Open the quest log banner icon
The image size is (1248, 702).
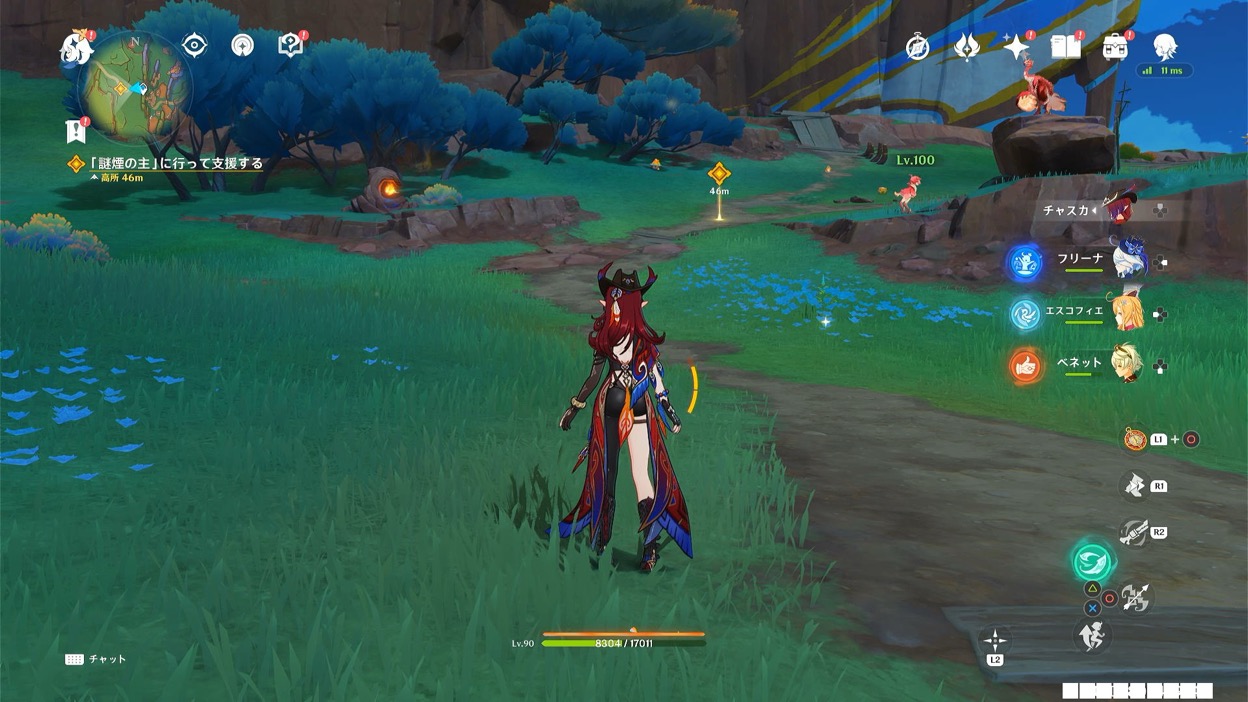coord(75,131)
